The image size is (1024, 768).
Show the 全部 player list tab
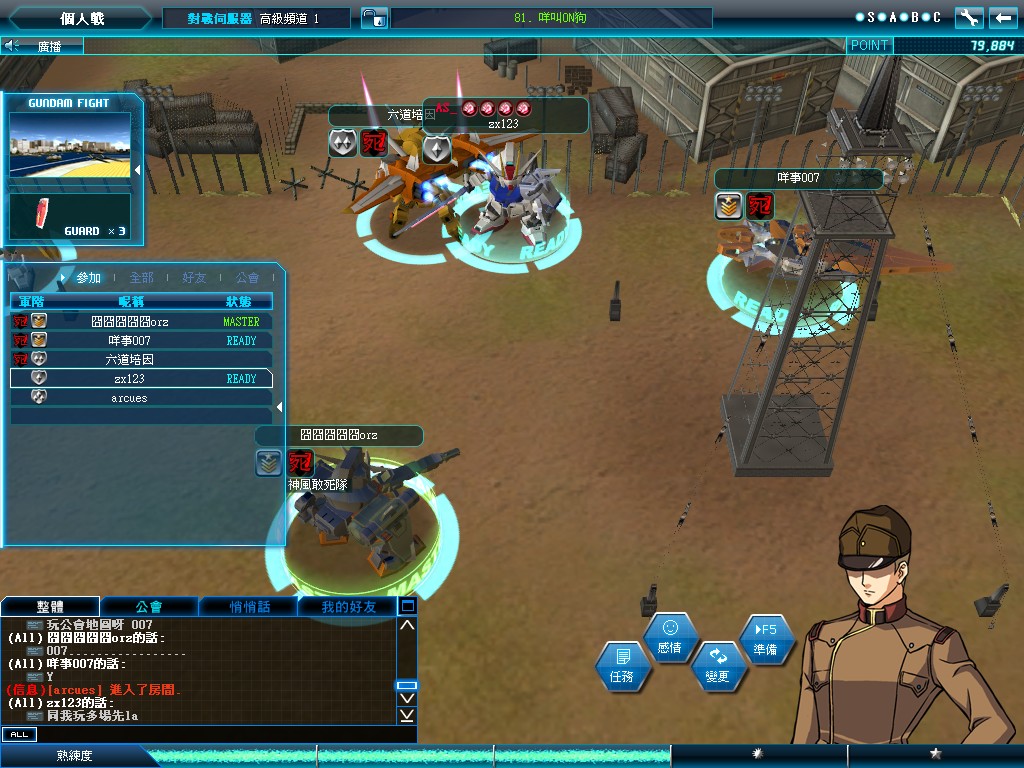141,277
